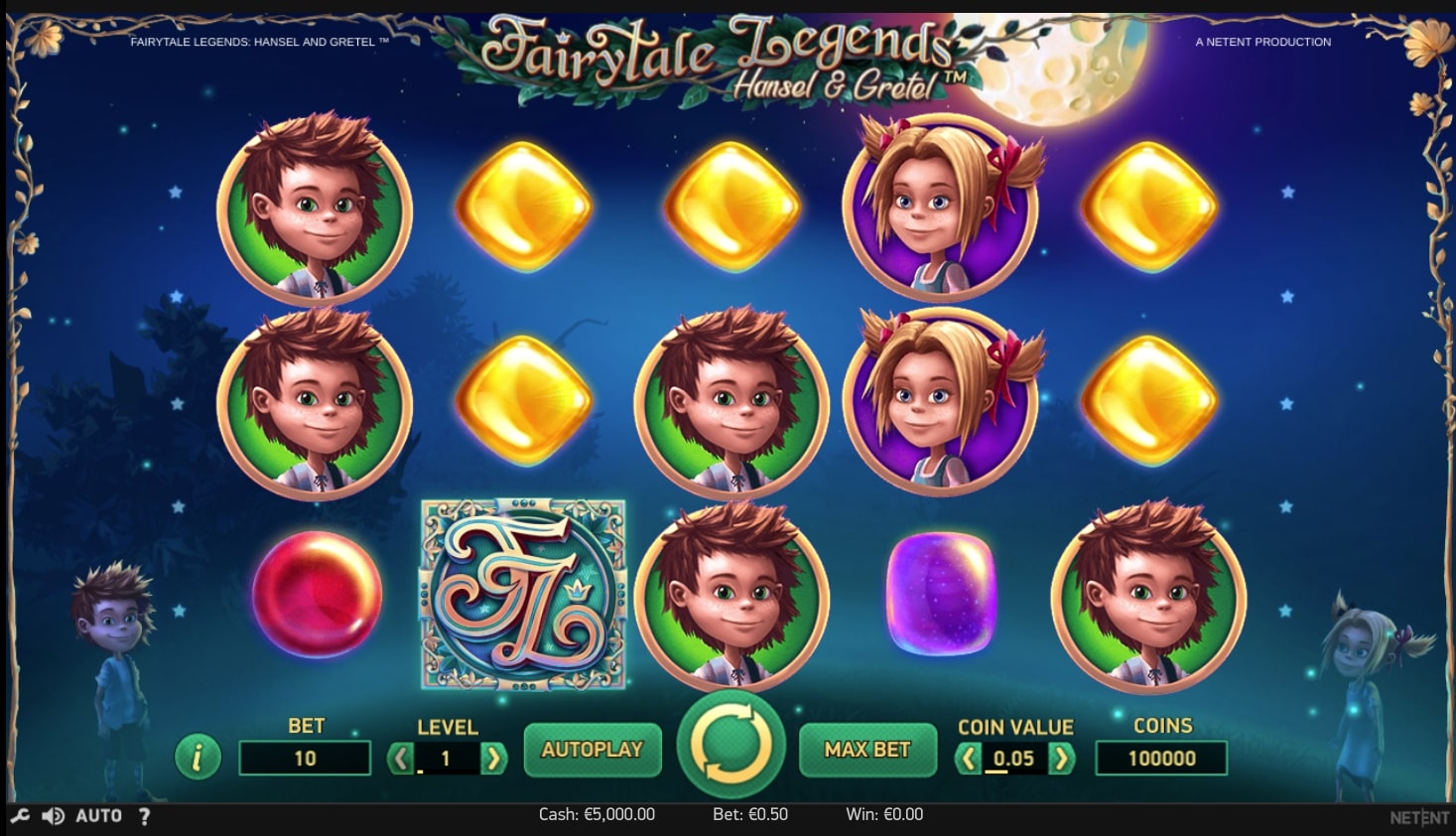1456x836 pixels.
Task: Show game help with the question mark
Action: tap(145, 816)
